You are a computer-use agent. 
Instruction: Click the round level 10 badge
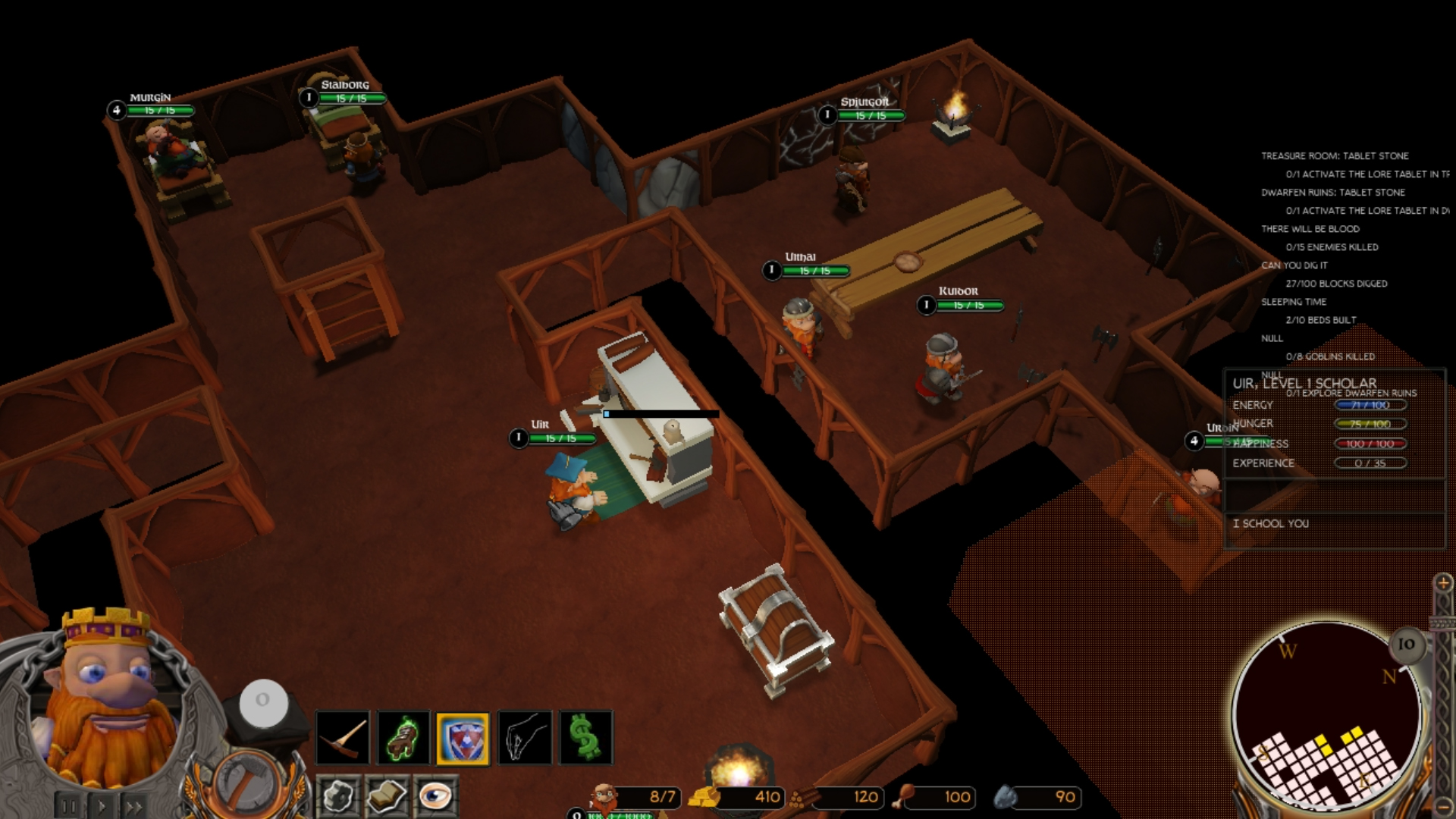1406,644
